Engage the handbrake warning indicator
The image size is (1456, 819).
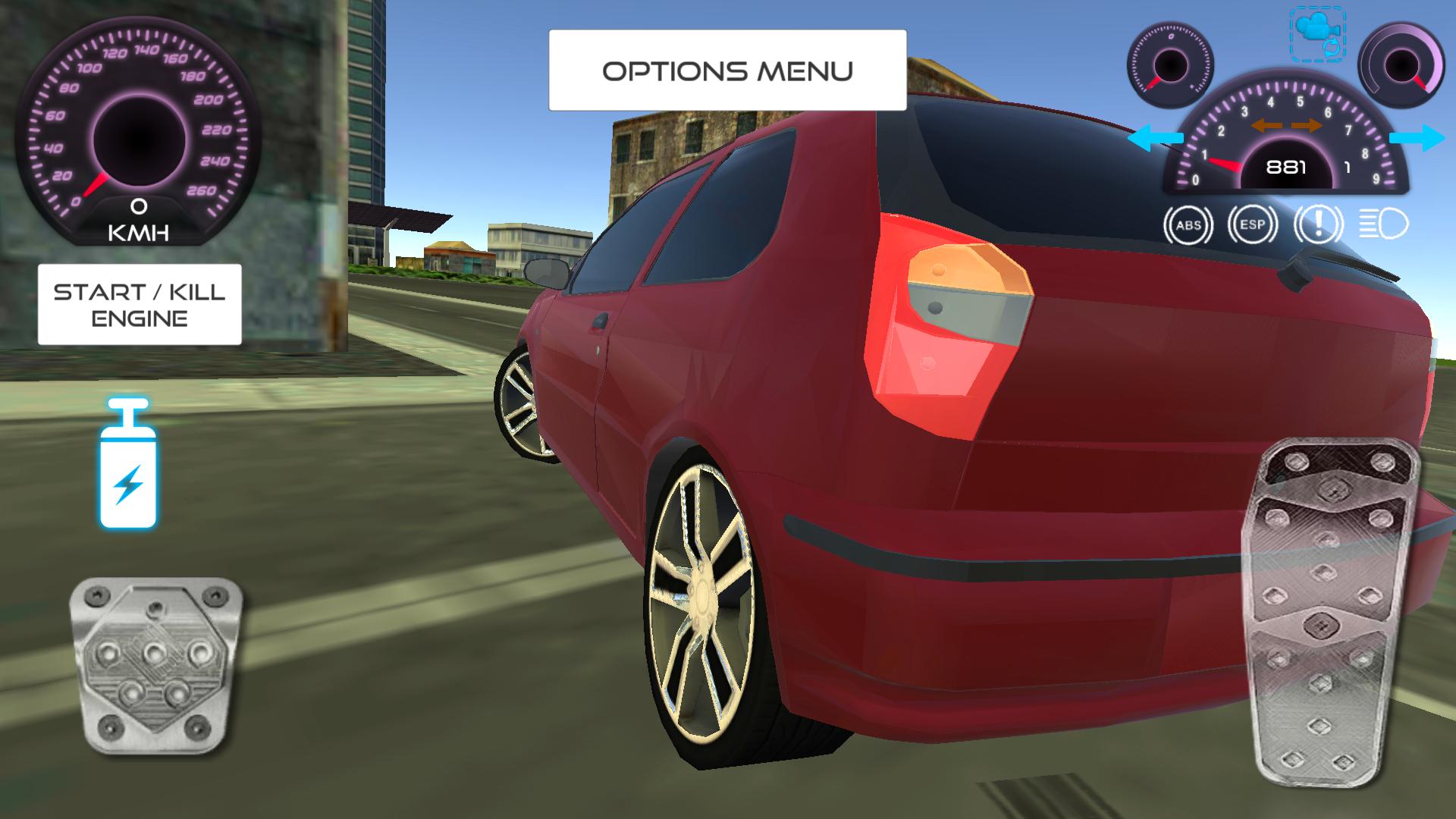tap(1319, 224)
